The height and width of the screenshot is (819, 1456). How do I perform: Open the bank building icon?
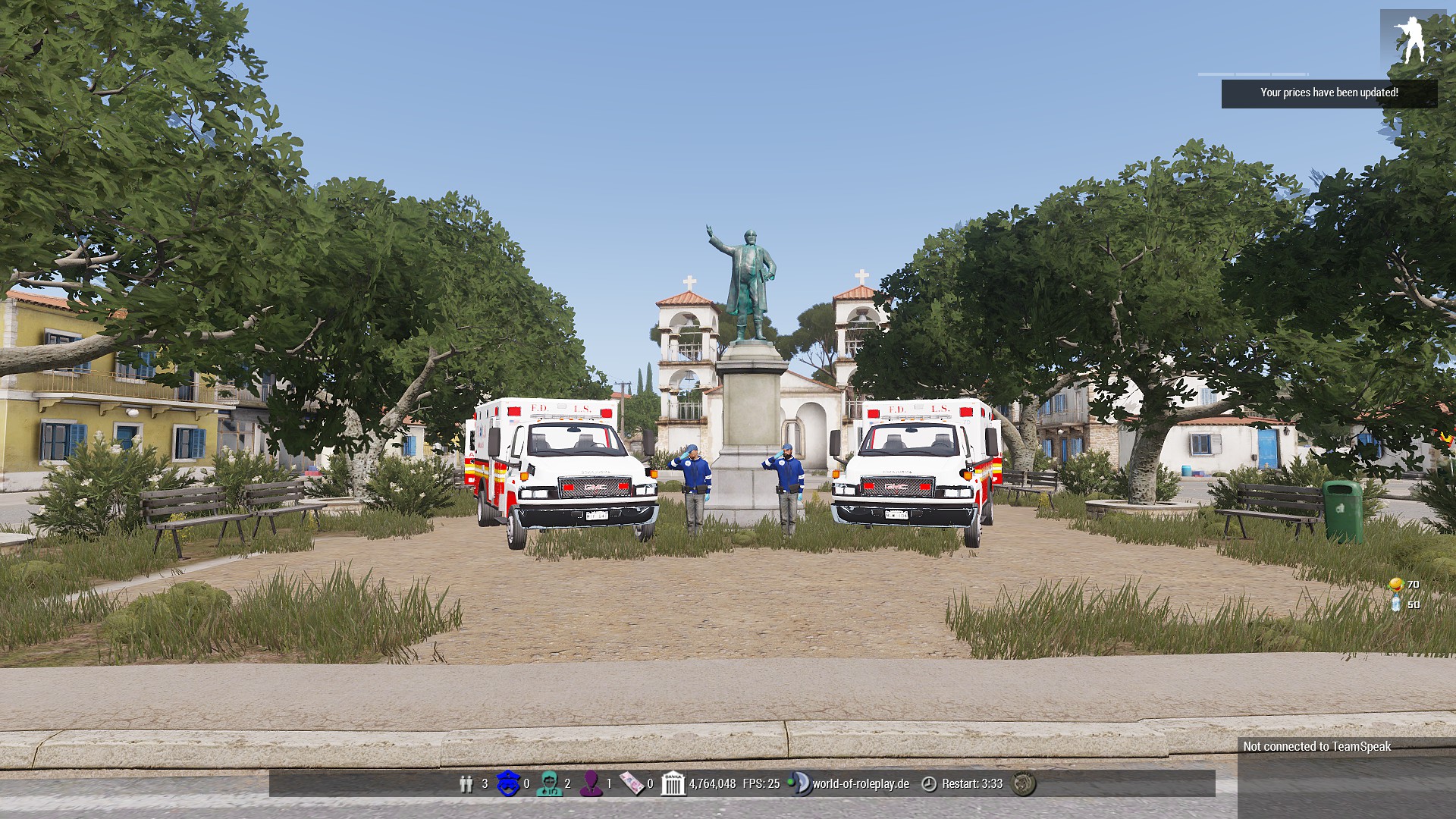(673, 783)
